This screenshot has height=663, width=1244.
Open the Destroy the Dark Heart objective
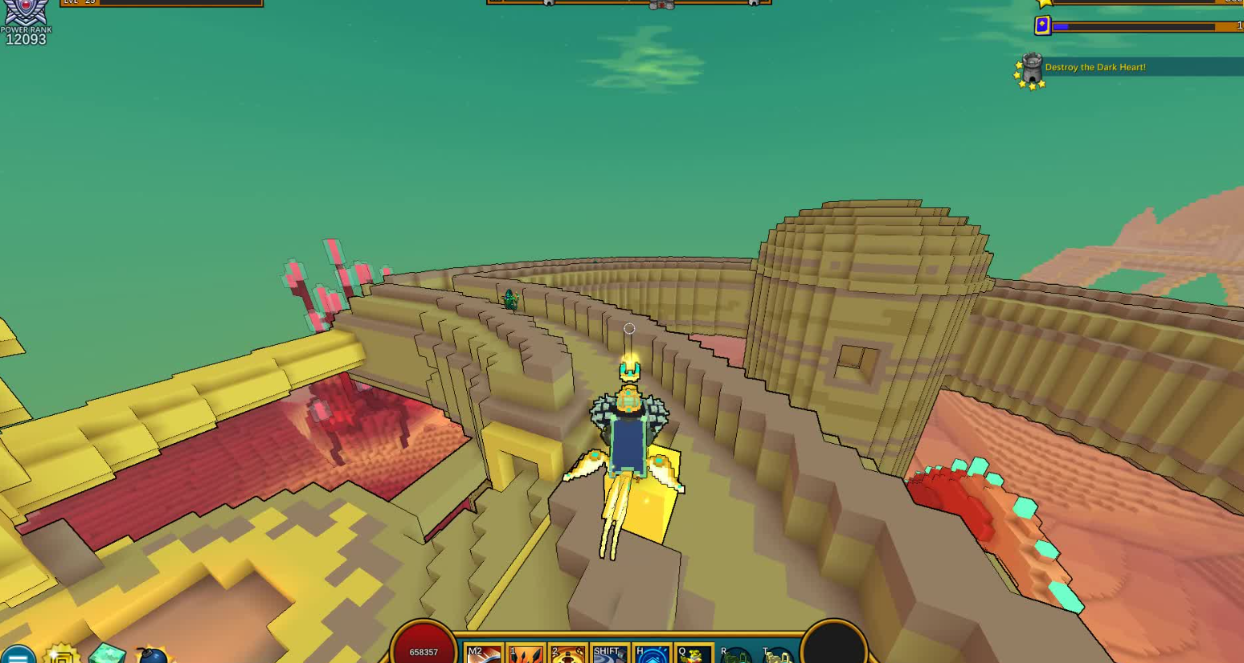(x=1095, y=67)
